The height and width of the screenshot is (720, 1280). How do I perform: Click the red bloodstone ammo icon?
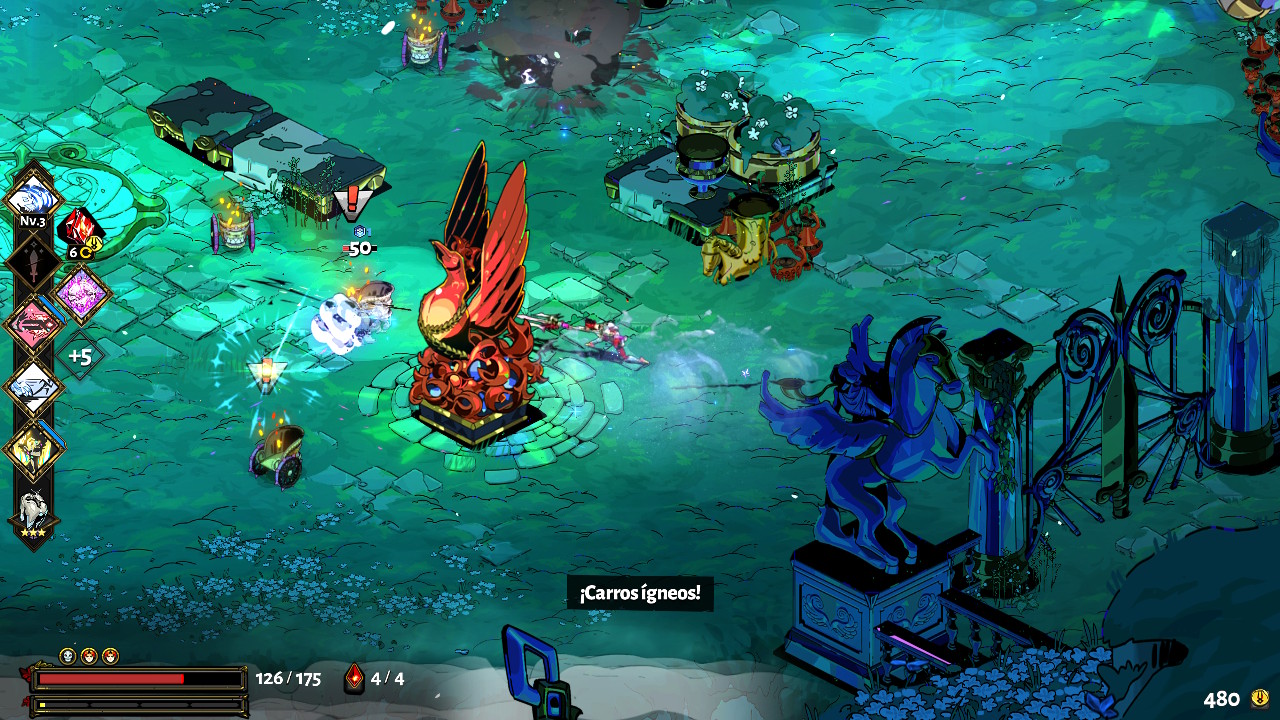pos(354,678)
